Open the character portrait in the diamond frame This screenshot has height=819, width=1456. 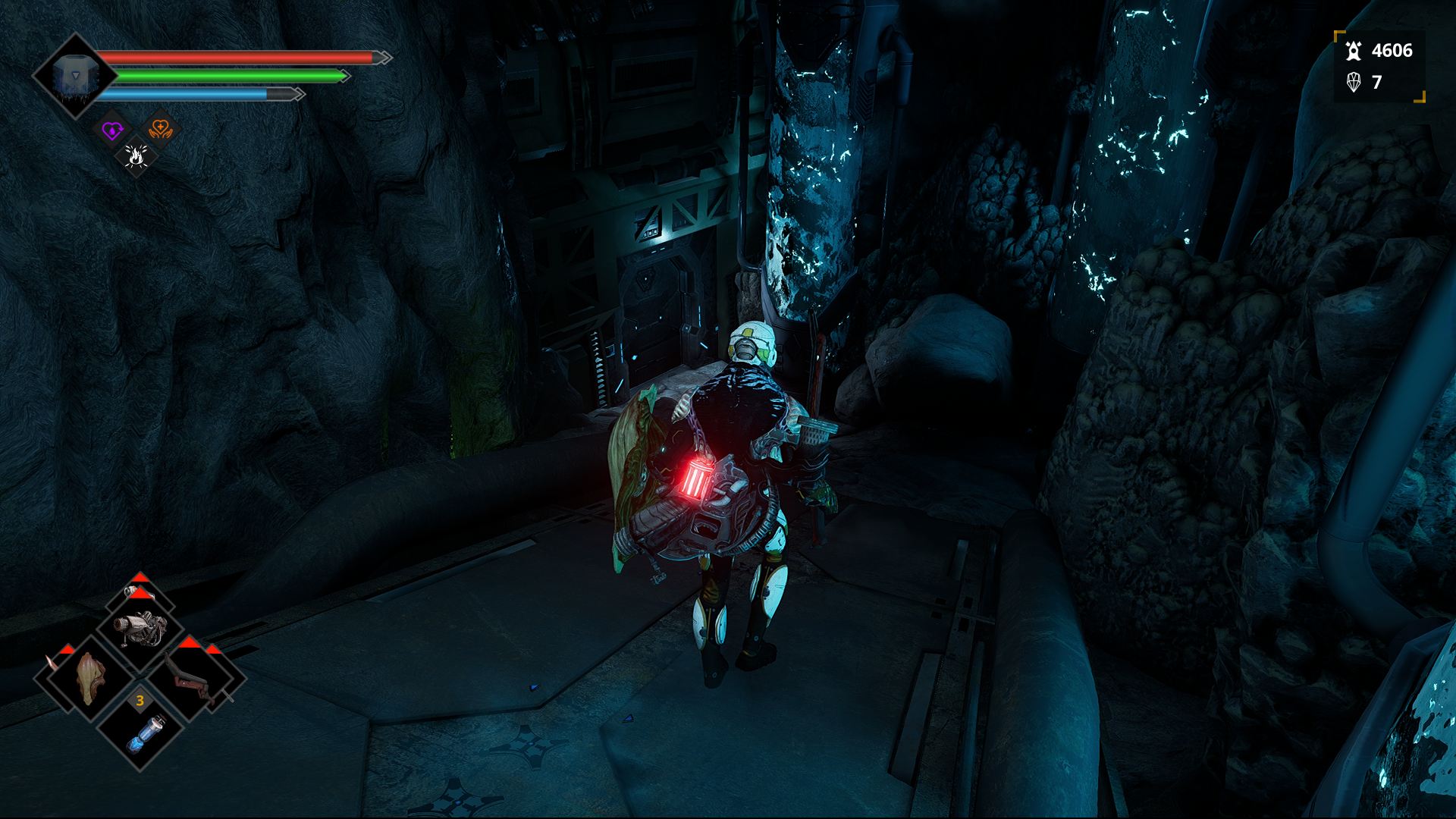coord(74,76)
